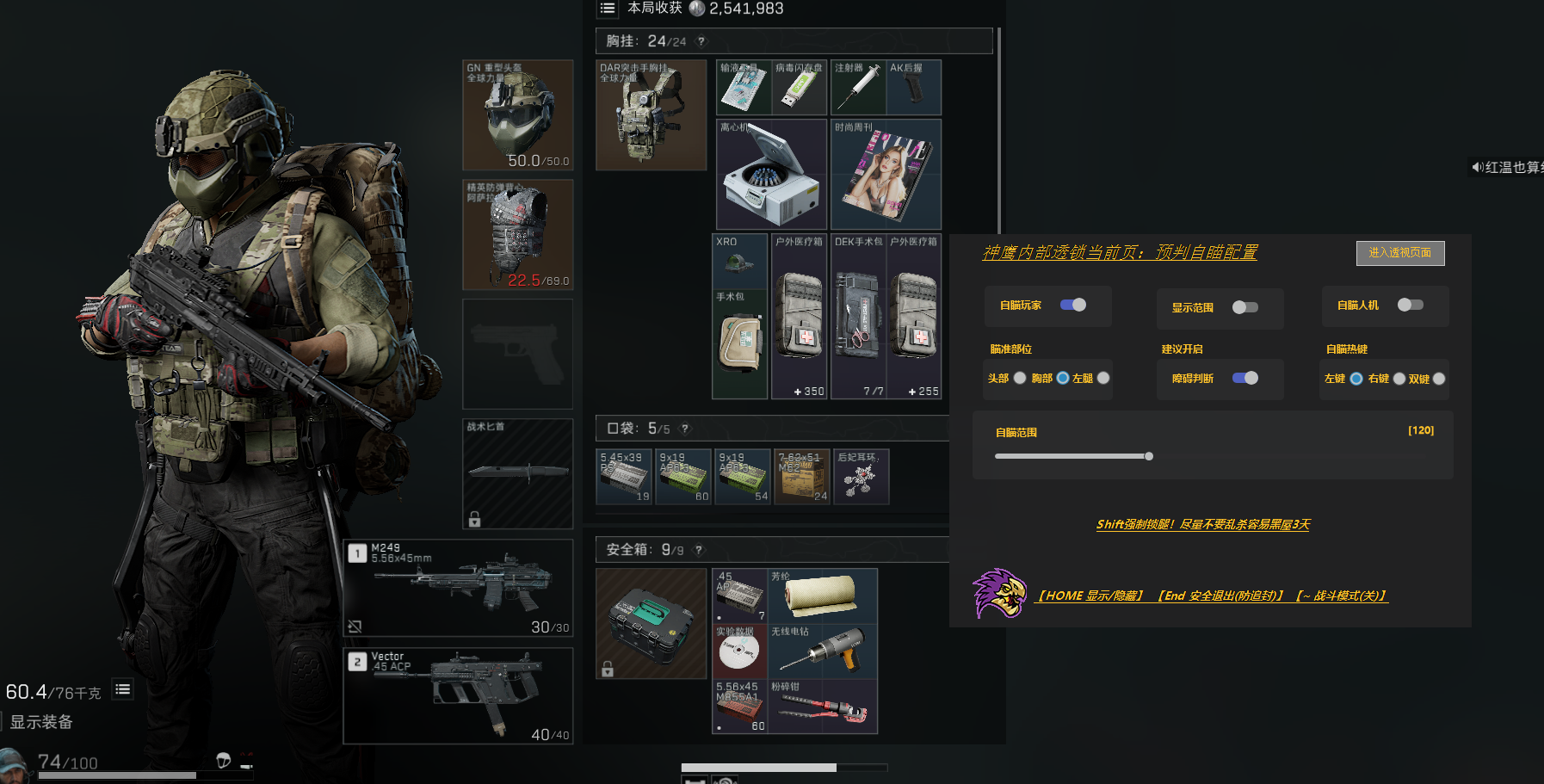1544x784 pixels.
Task: Select the outdoor medical box with 350
Action: [800, 316]
